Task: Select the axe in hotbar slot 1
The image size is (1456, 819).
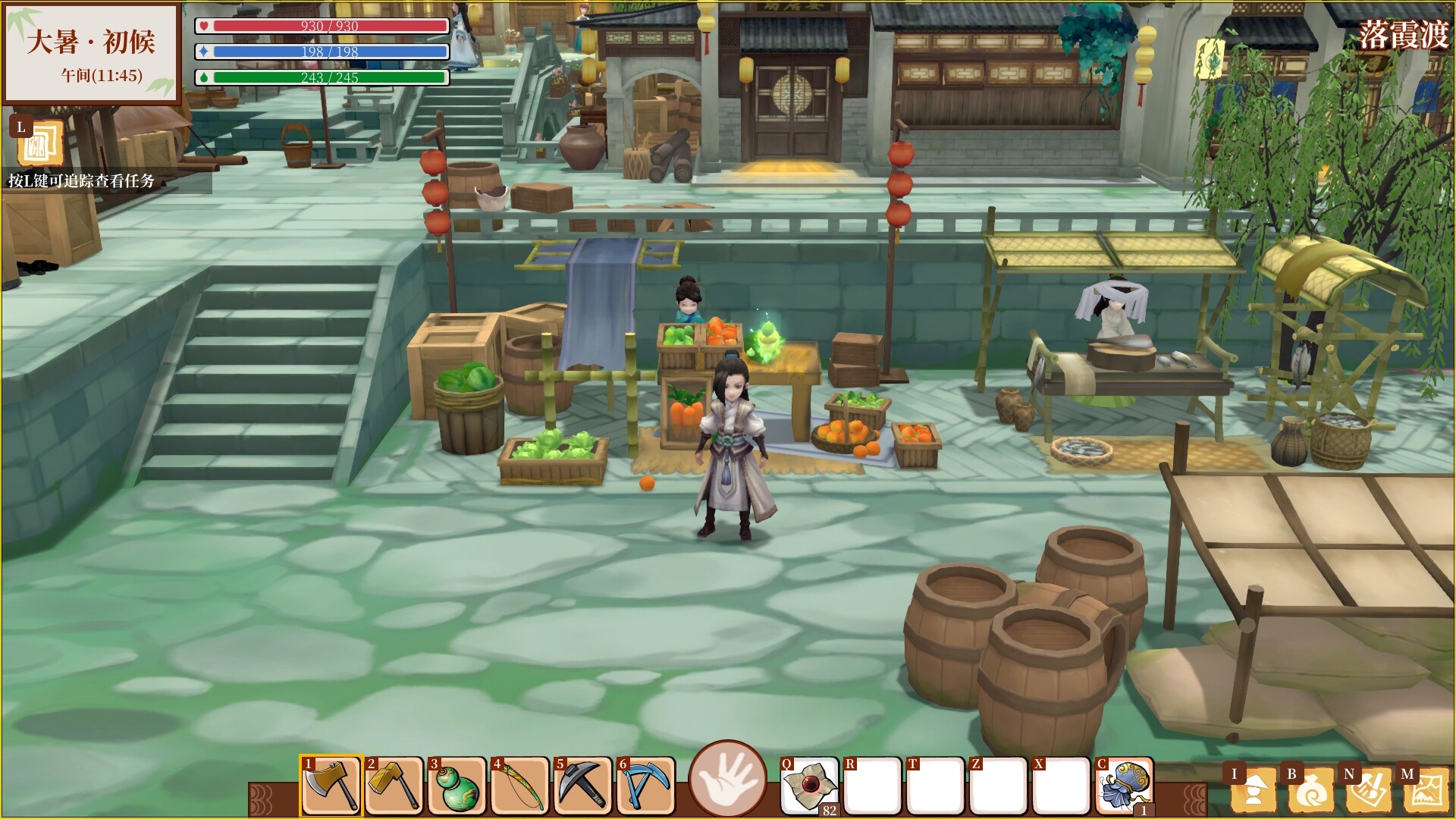Action: click(x=331, y=786)
